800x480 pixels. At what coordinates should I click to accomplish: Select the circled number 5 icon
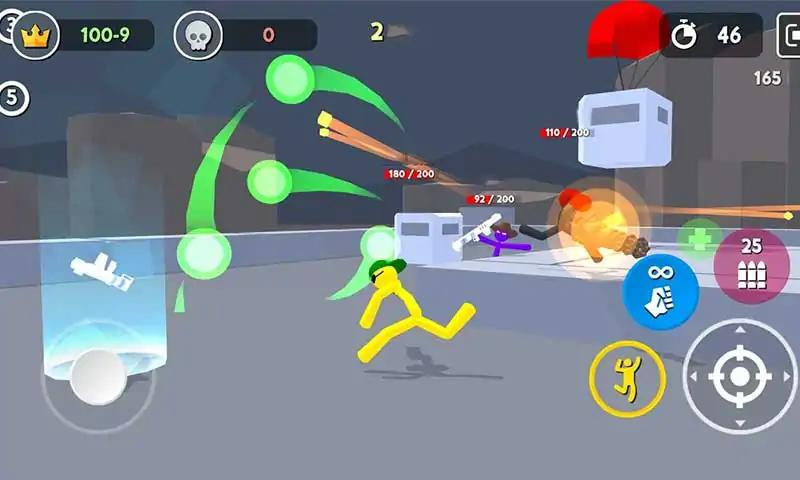[14, 98]
